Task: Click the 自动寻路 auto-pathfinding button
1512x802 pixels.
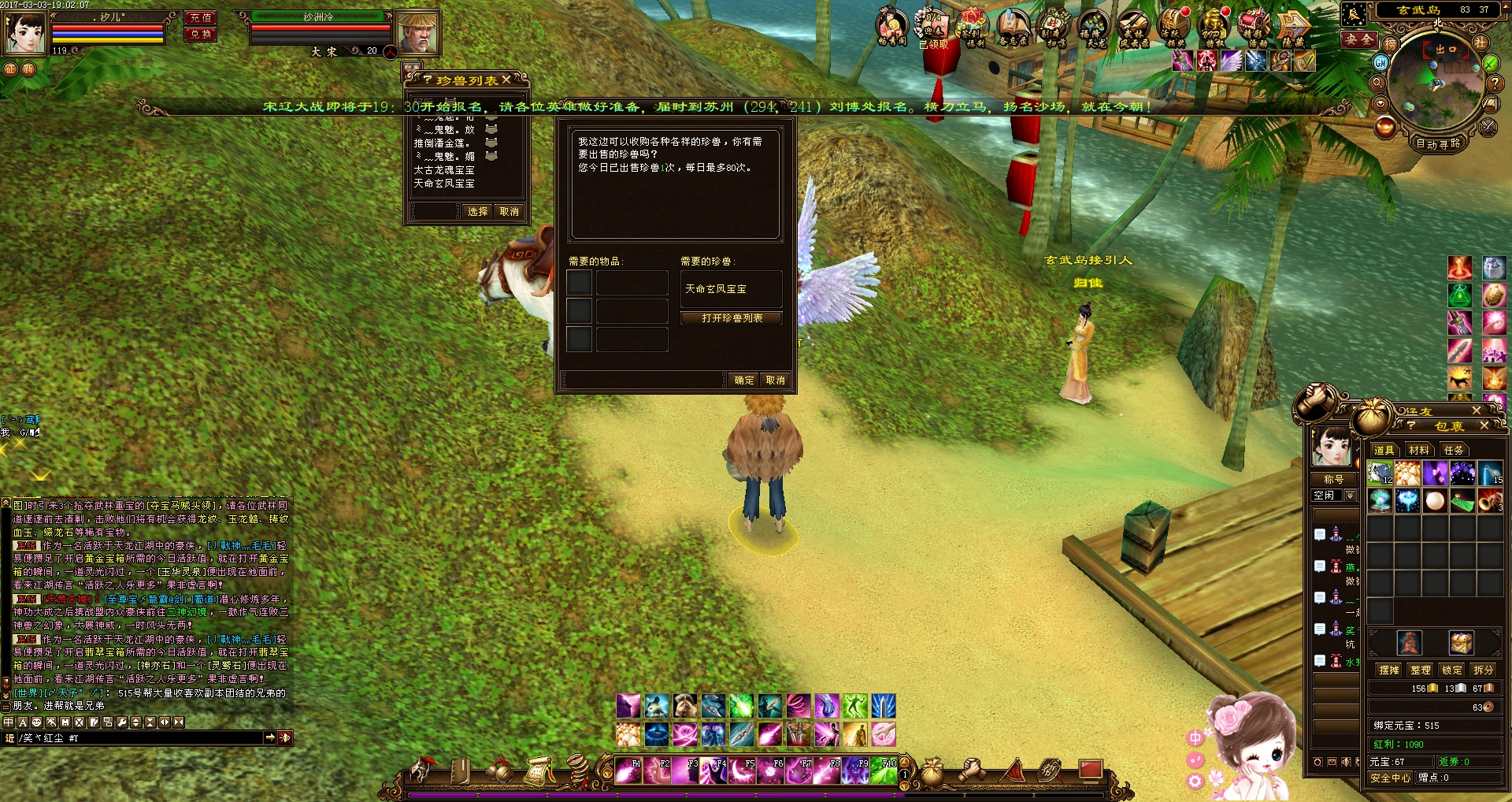Action: coord(1438,143)
